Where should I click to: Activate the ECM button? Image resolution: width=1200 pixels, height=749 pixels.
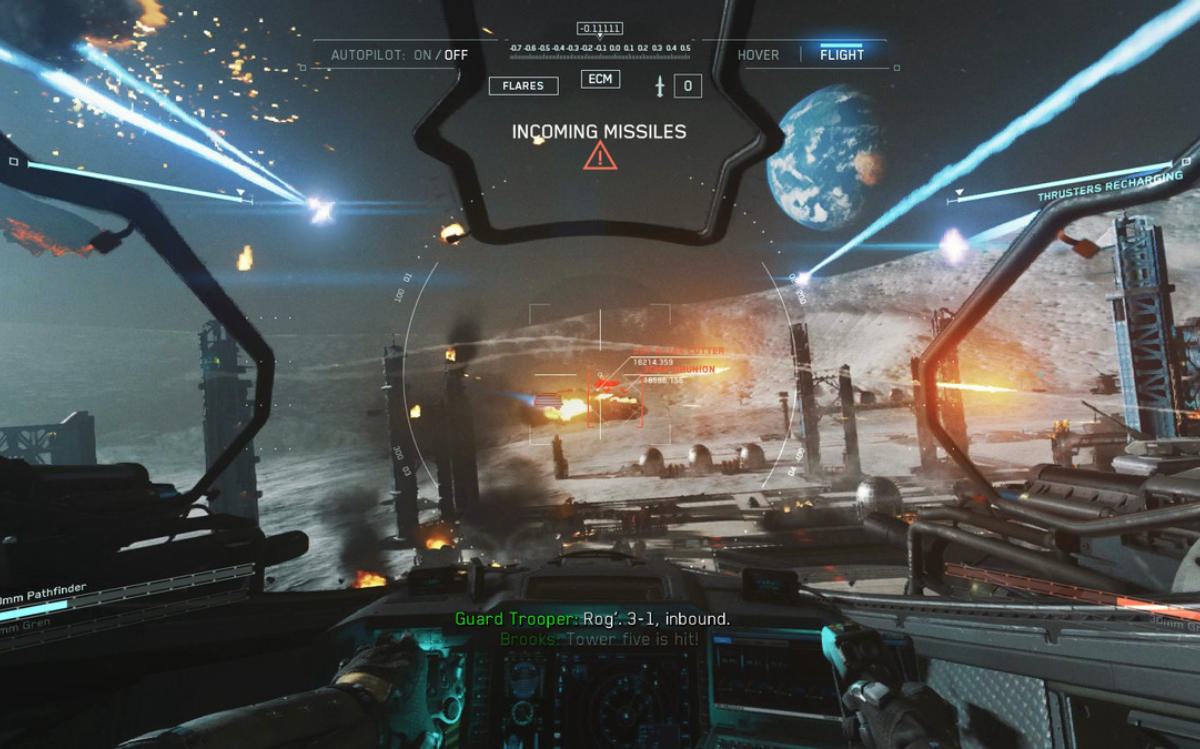(x=600, y=79)
